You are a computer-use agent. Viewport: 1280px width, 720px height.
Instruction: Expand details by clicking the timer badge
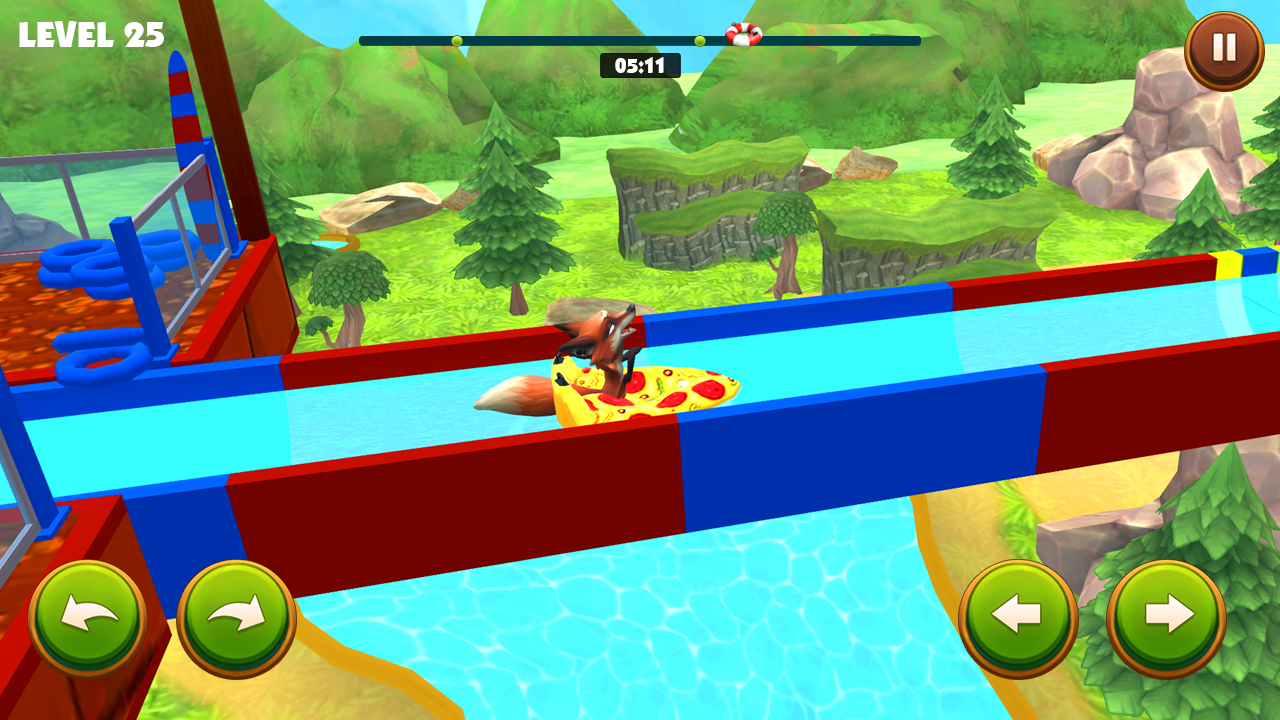click(639, 64)
